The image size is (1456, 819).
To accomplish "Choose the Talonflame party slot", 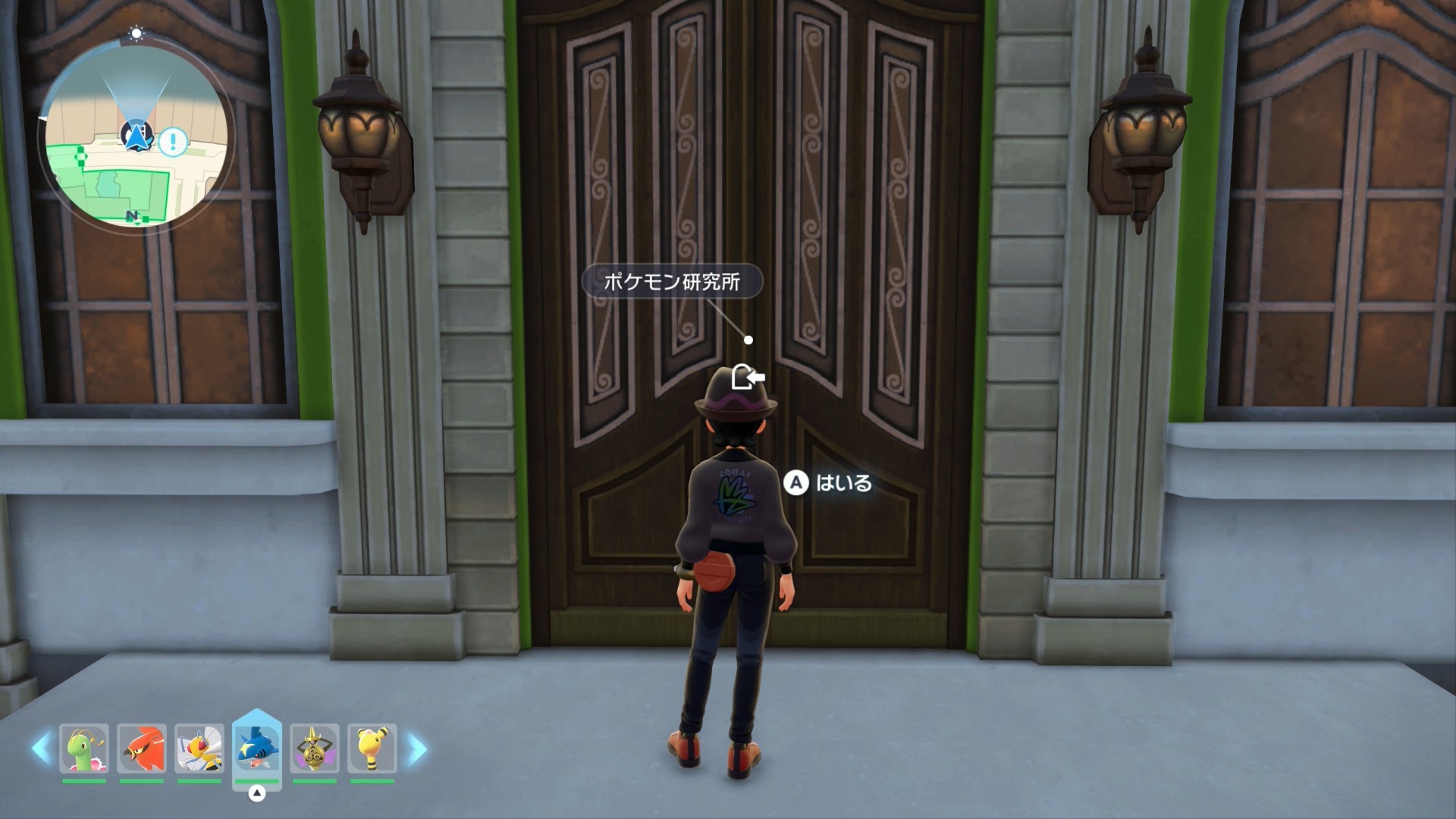I will coord(142,748).
